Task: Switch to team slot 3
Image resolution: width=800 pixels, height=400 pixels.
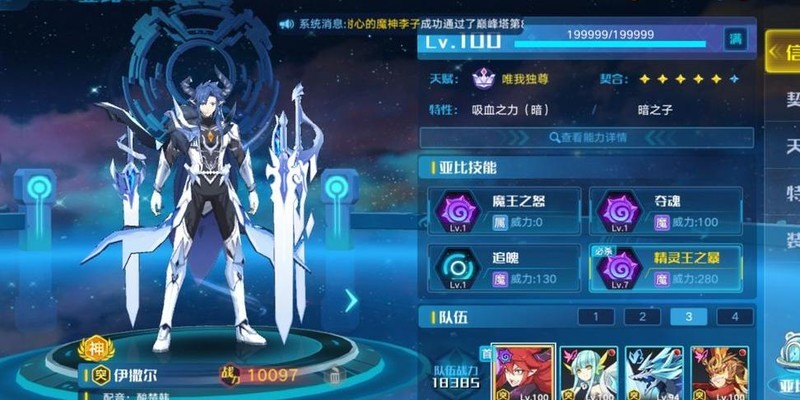Action: tap(689, 317)
